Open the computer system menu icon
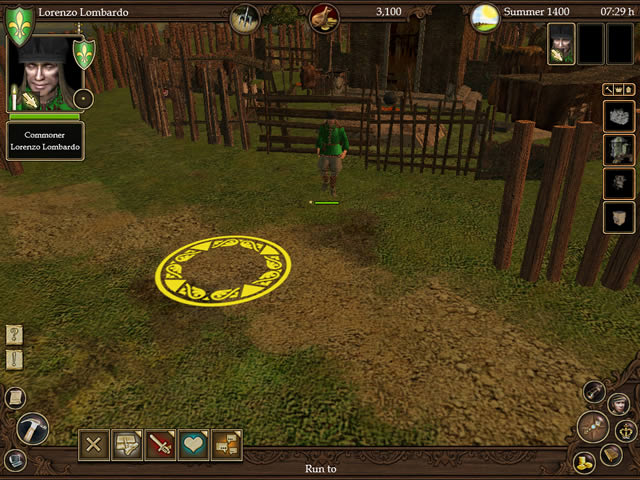640x480 pixels. pyautogui.click(x=14, y=460)
